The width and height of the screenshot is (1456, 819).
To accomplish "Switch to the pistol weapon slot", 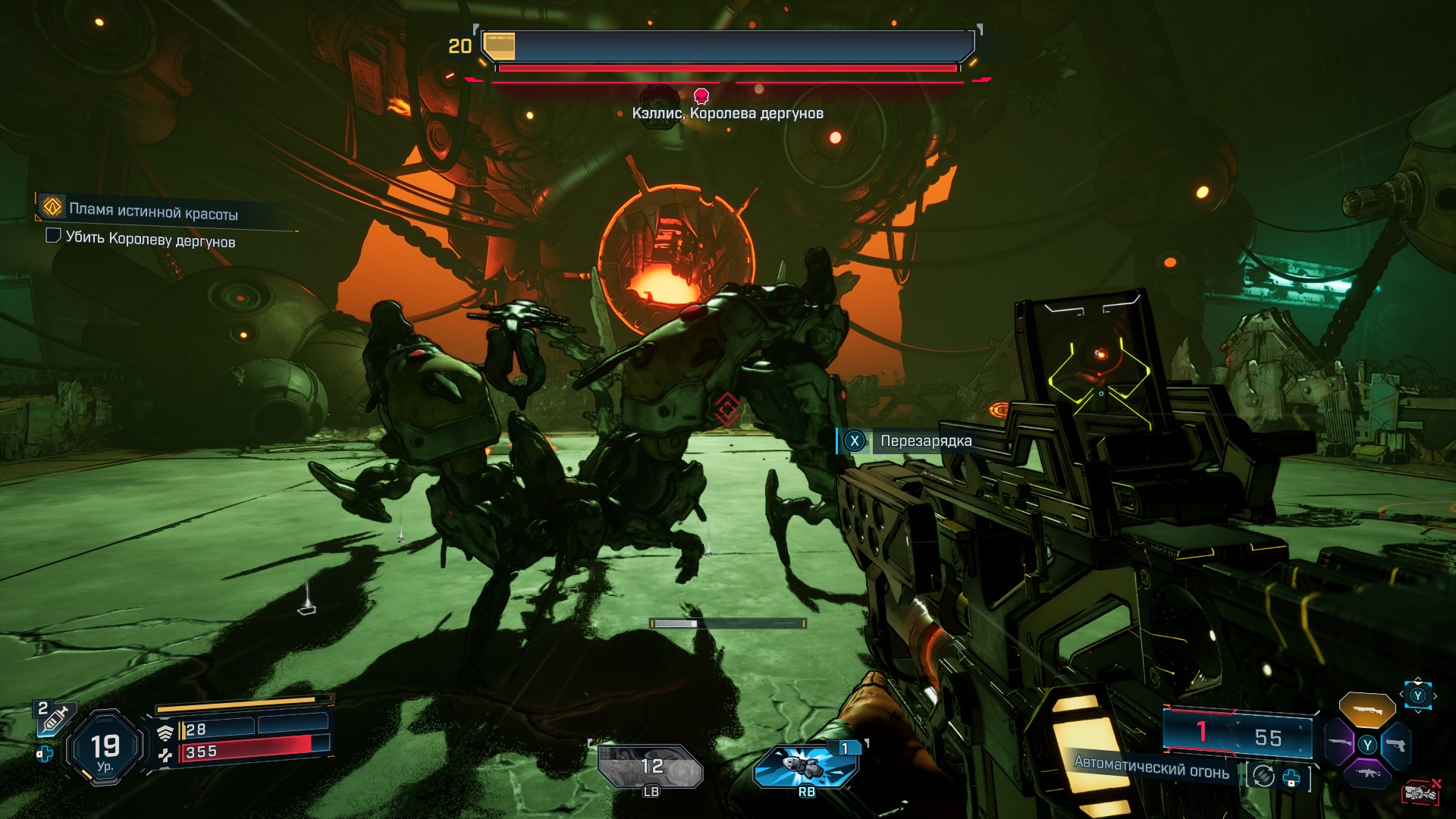I will pos(1395,745).
